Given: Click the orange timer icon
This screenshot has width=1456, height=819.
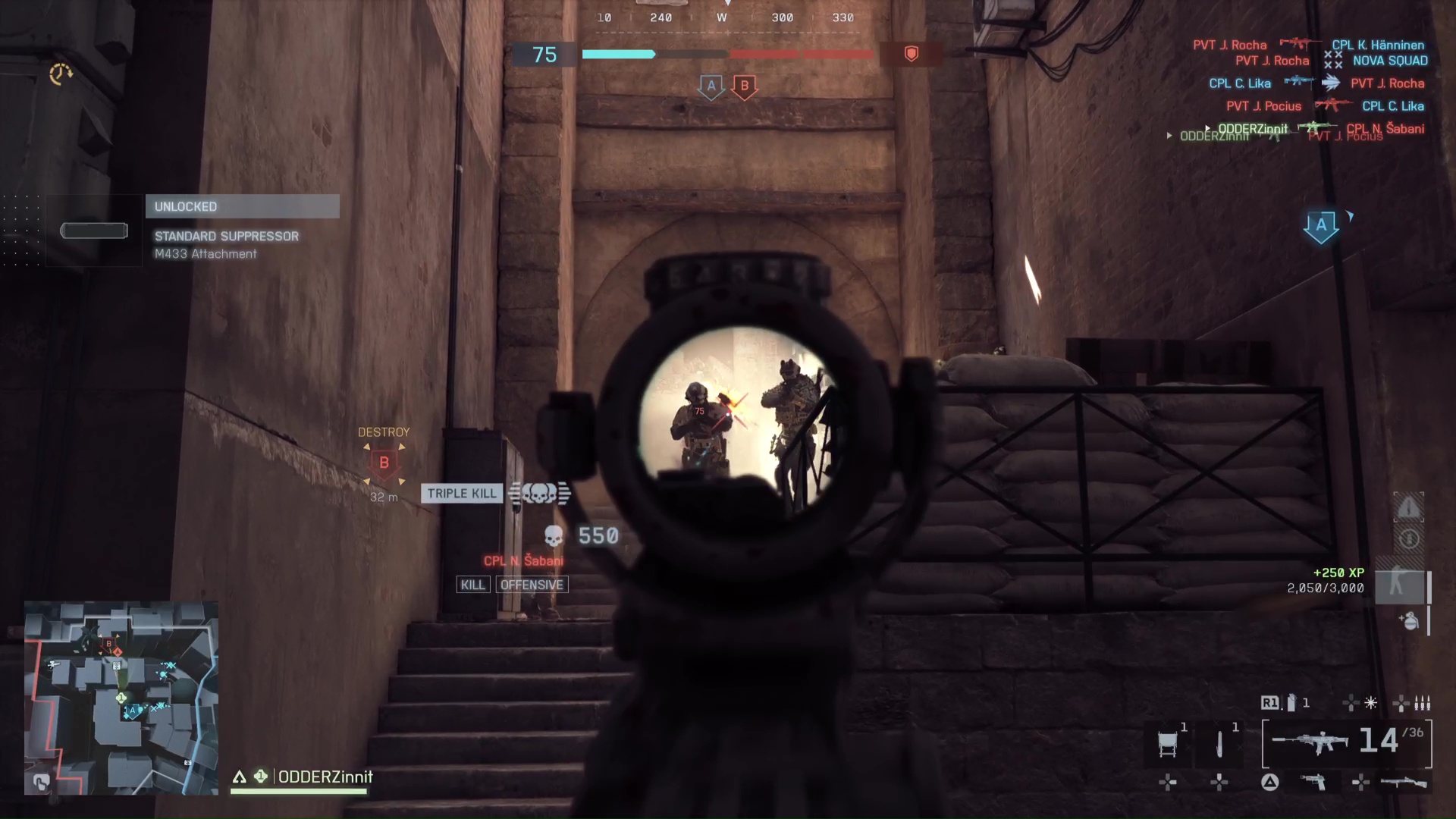Looking at the screenshot, I should (x=61, y=74).
